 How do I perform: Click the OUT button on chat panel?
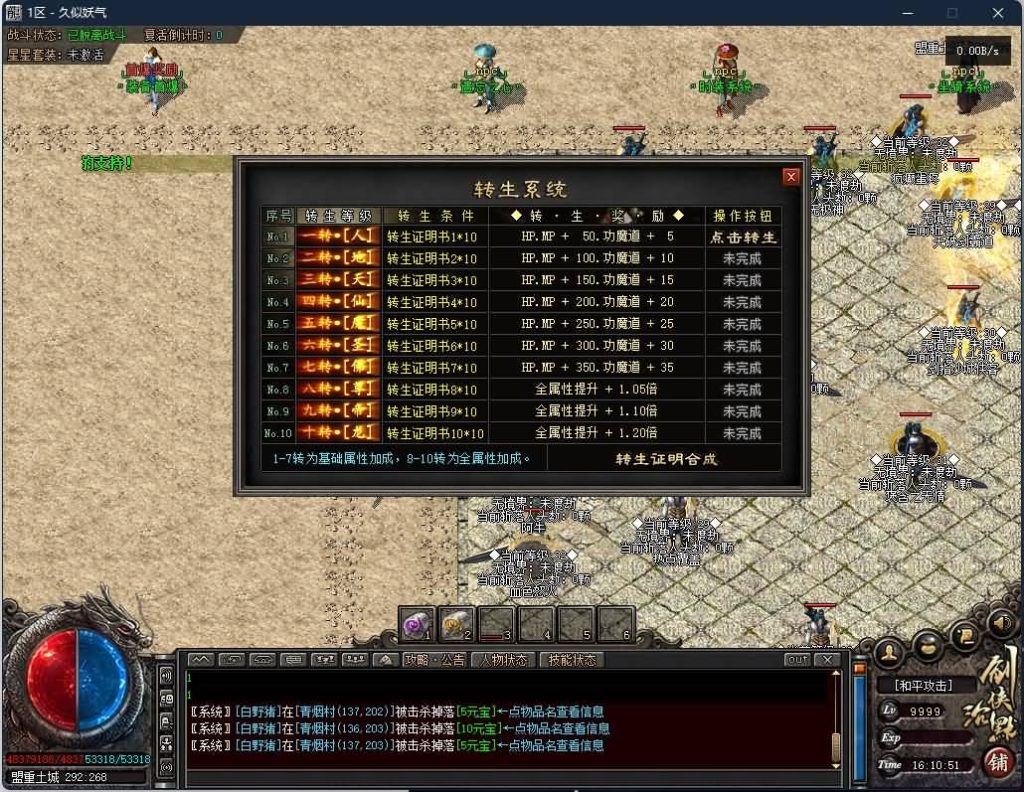point(797,660)
